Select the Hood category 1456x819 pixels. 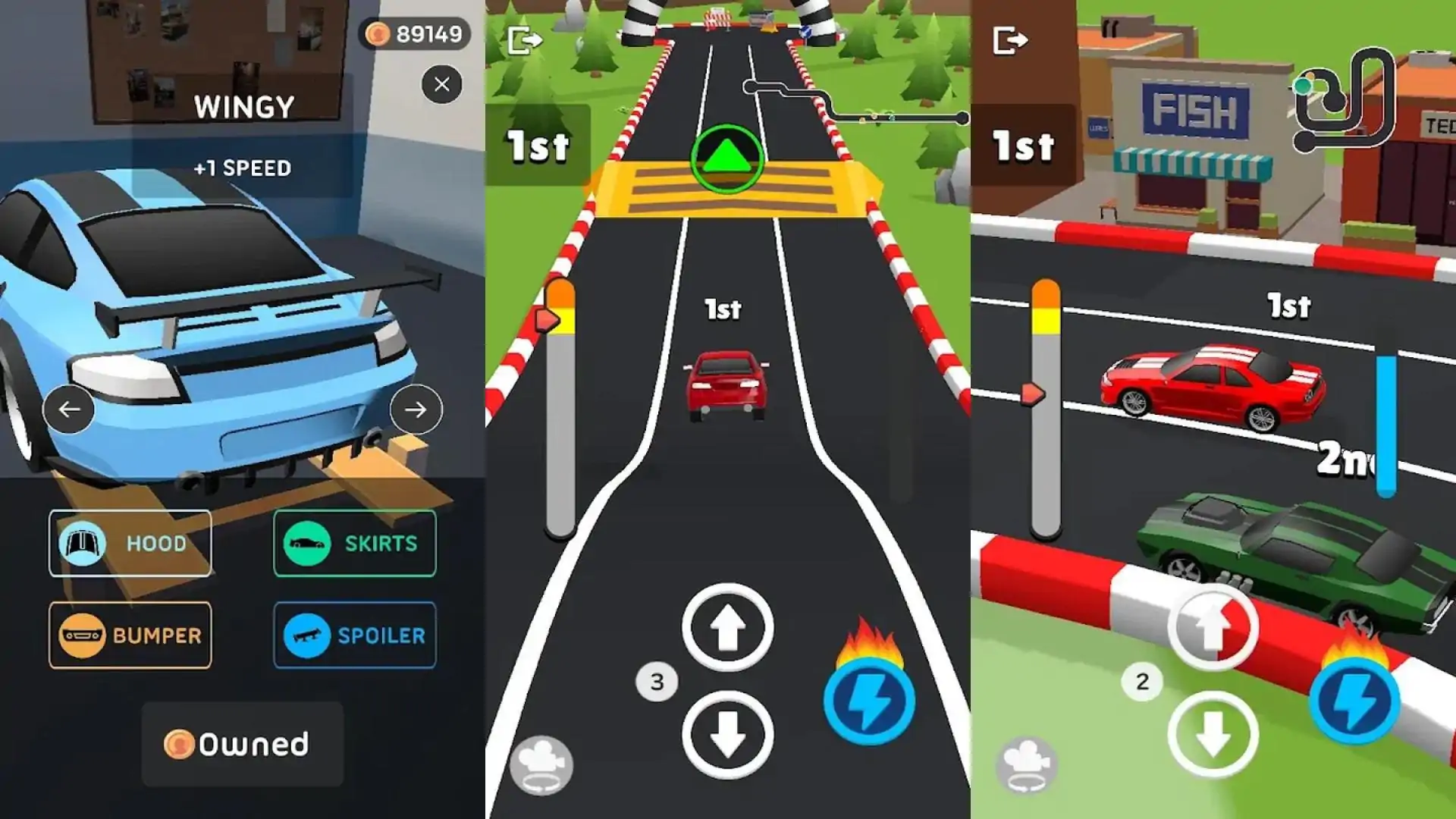(130, 543)
